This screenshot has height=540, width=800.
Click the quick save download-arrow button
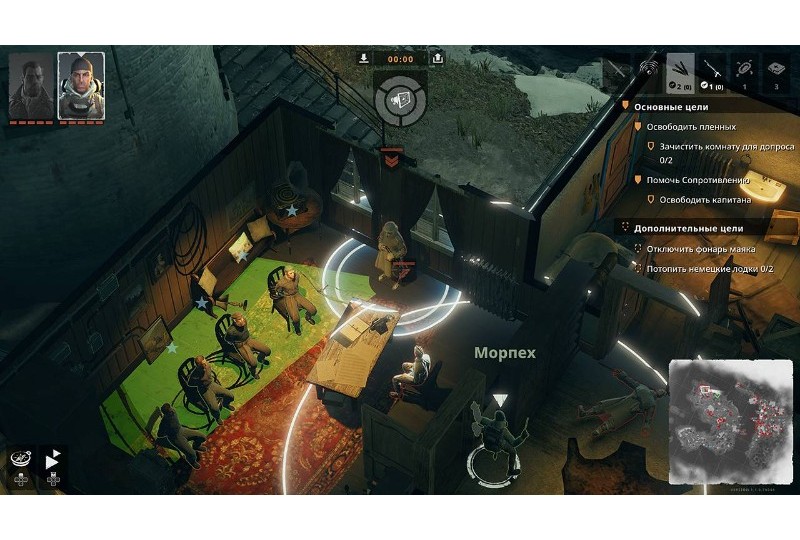(x=362, y=57)
